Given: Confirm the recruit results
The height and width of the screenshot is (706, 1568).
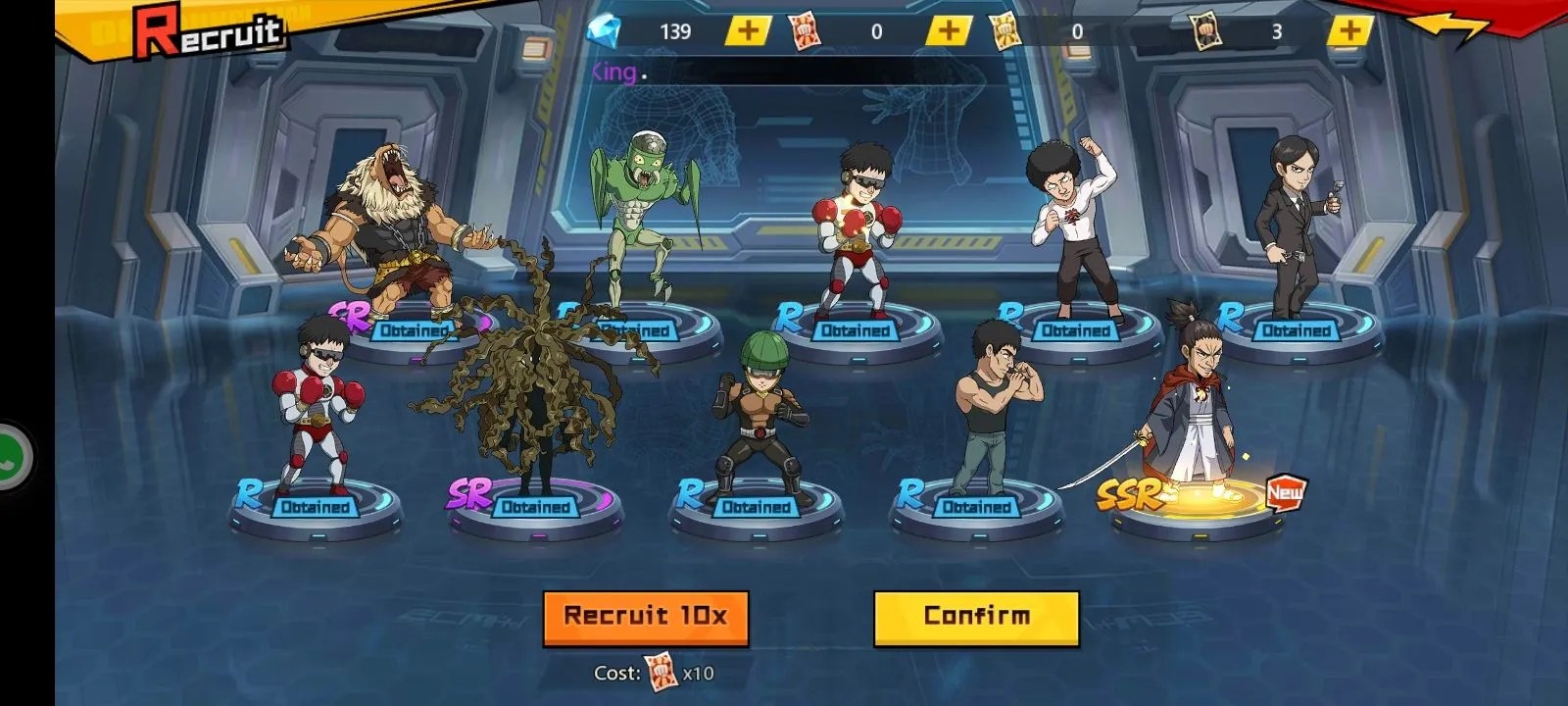Looking at the screenshot, I should click(x=976, y=617).
